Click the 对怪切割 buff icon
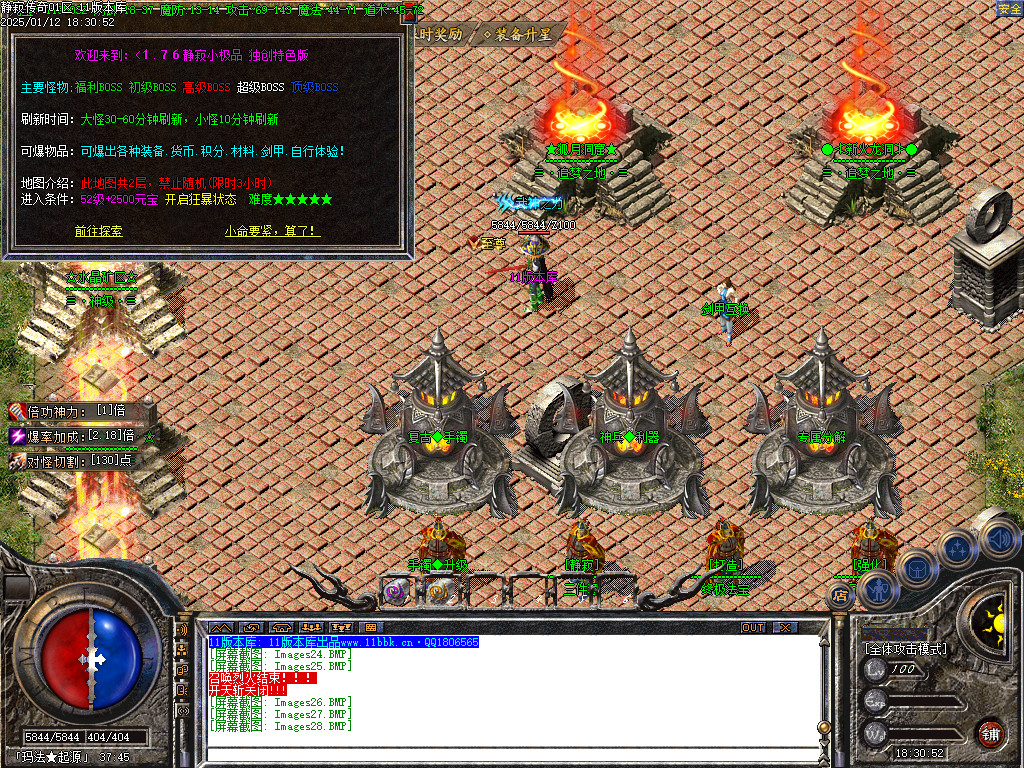 17,460
